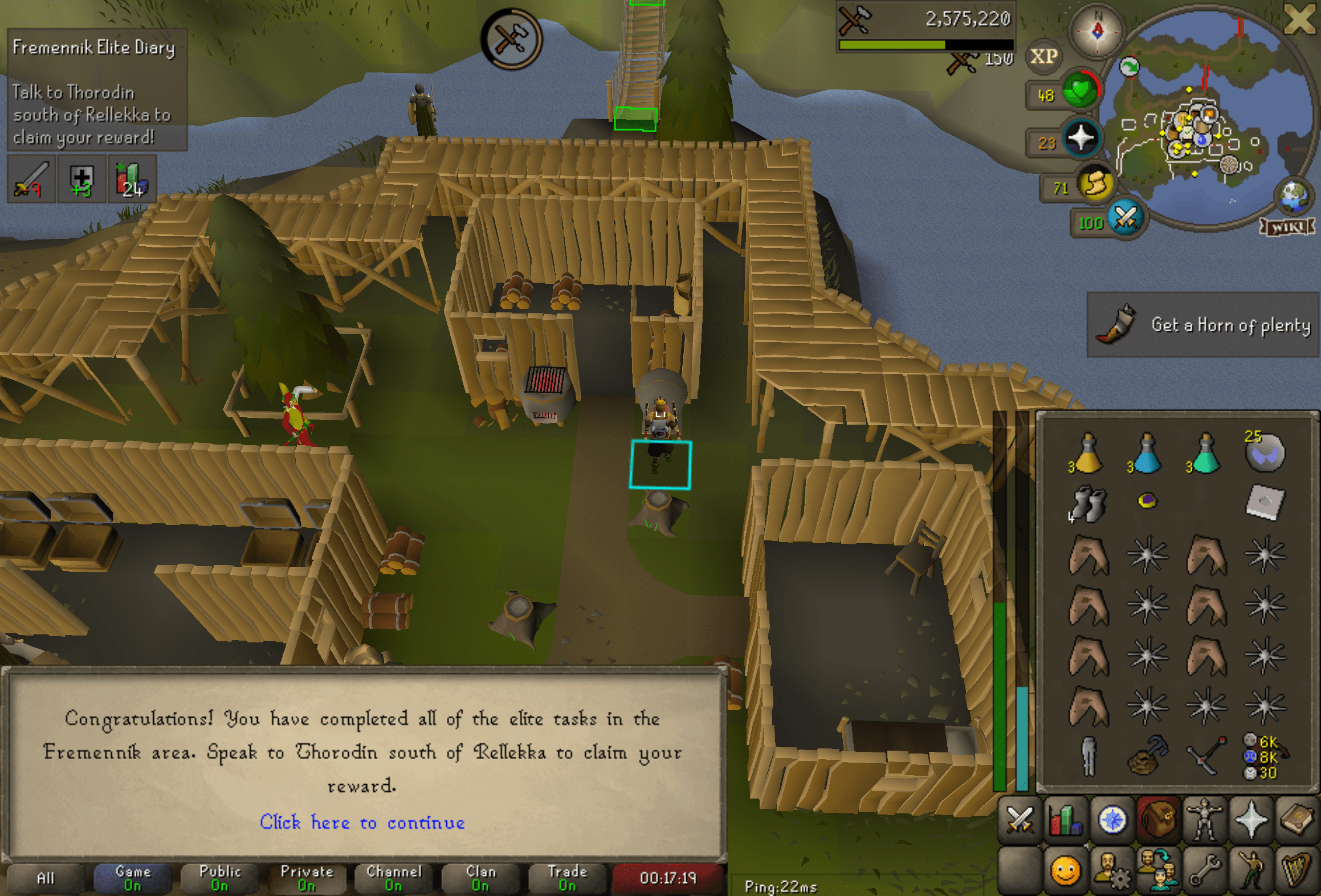The image size is (1321, 896).
Task: Toggle the Game chat filter
Action: [x=133, y=878]
